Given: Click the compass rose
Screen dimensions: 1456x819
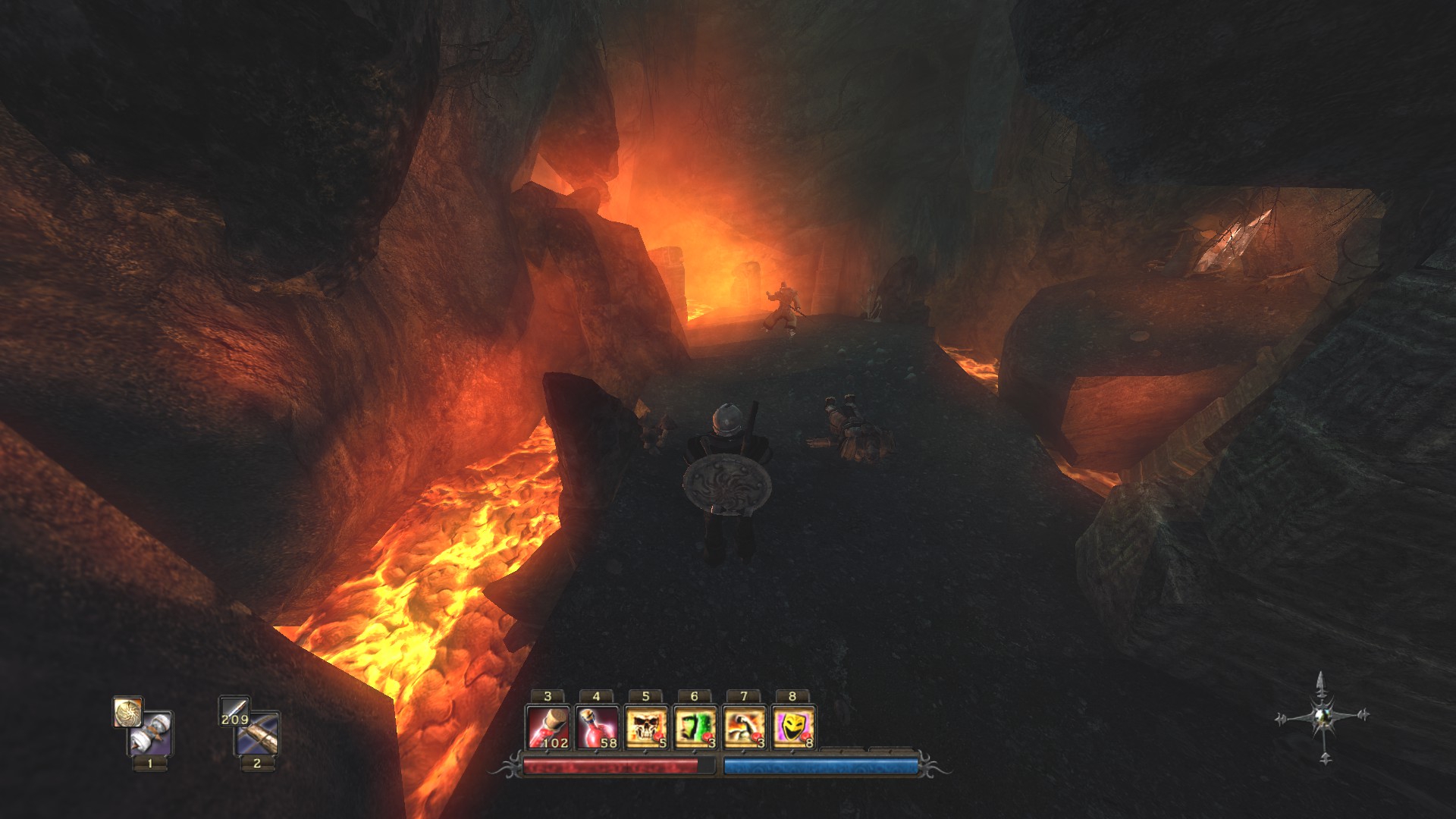Looking at the screenshot, I should pos(1323,716).
